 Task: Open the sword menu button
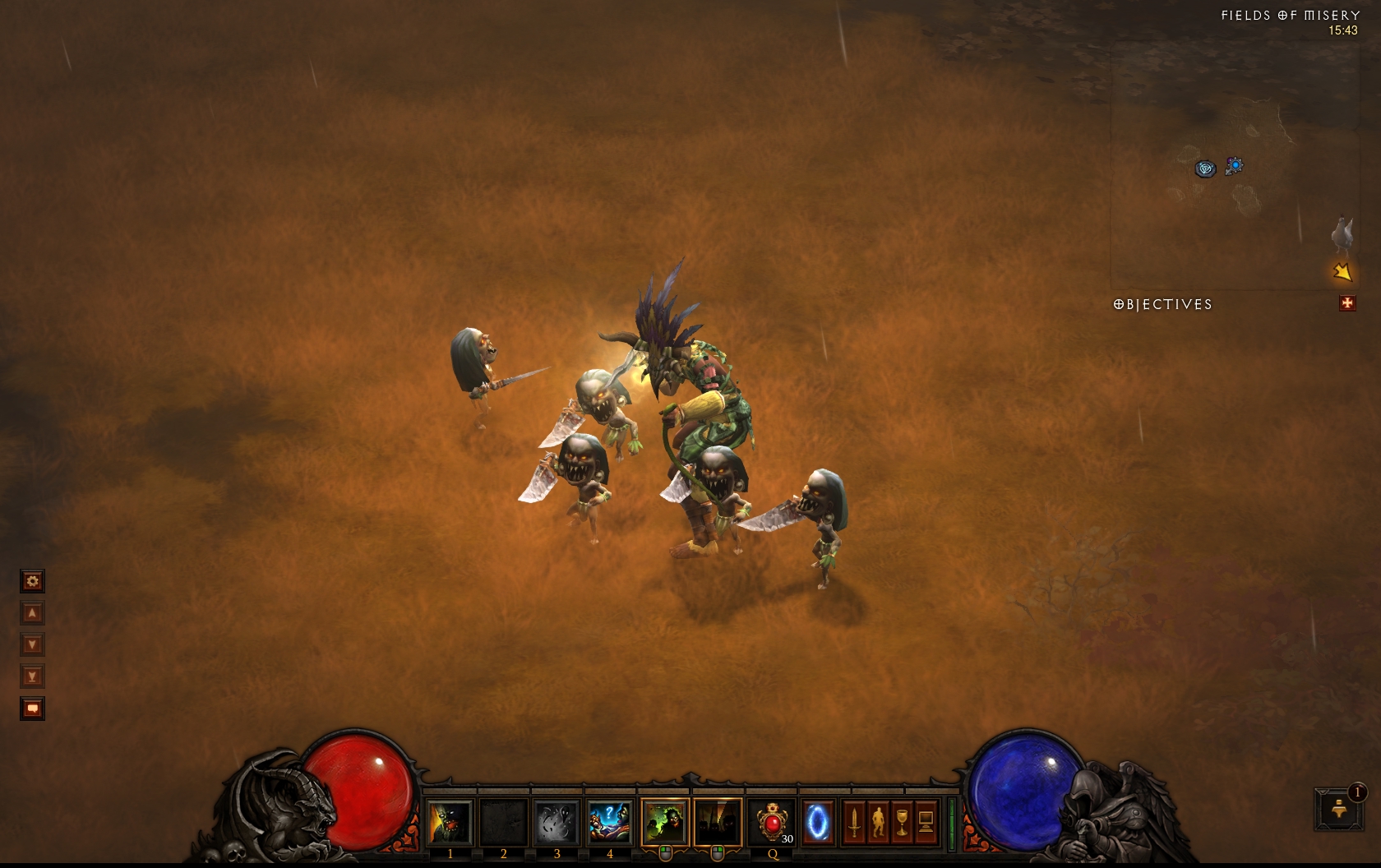click(x=854, y=822)
